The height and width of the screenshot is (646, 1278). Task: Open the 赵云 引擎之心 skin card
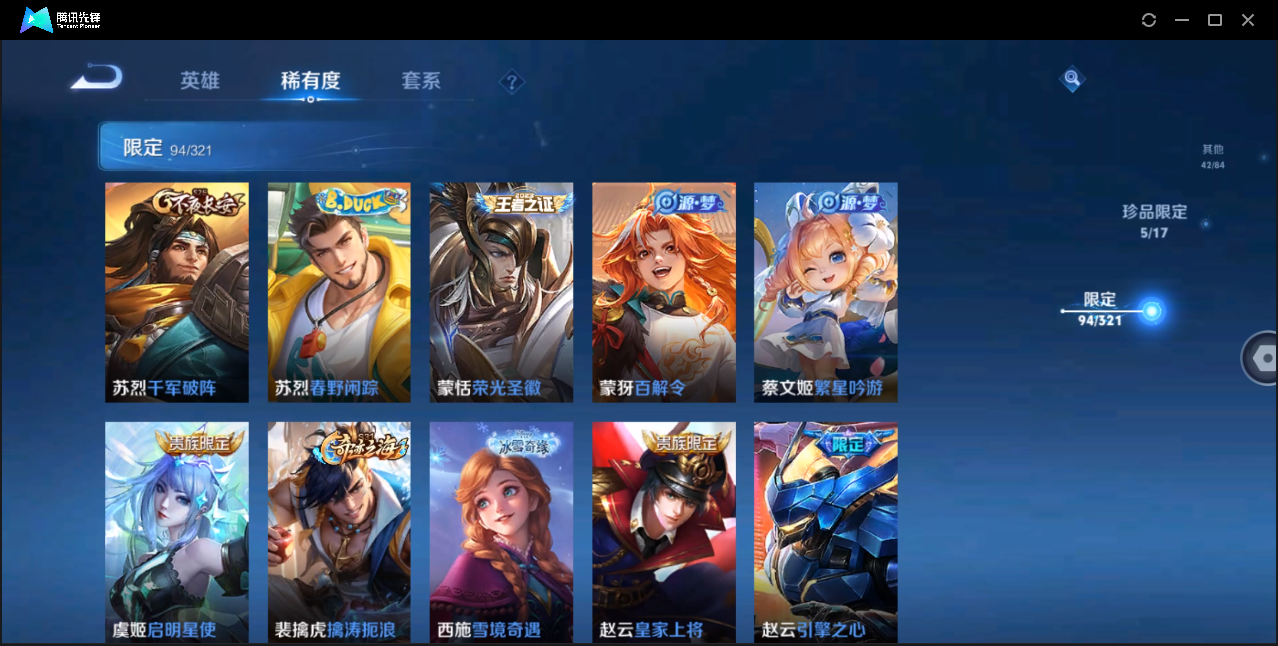[825, 531]
